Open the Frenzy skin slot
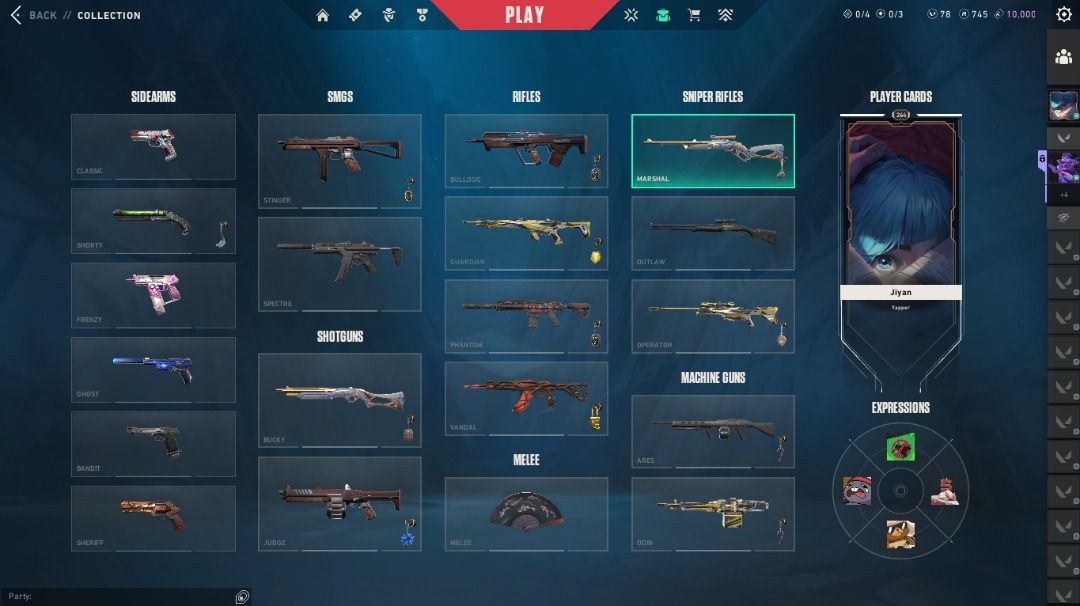The width and height of the screenshot is (1080, 606). 153,295
